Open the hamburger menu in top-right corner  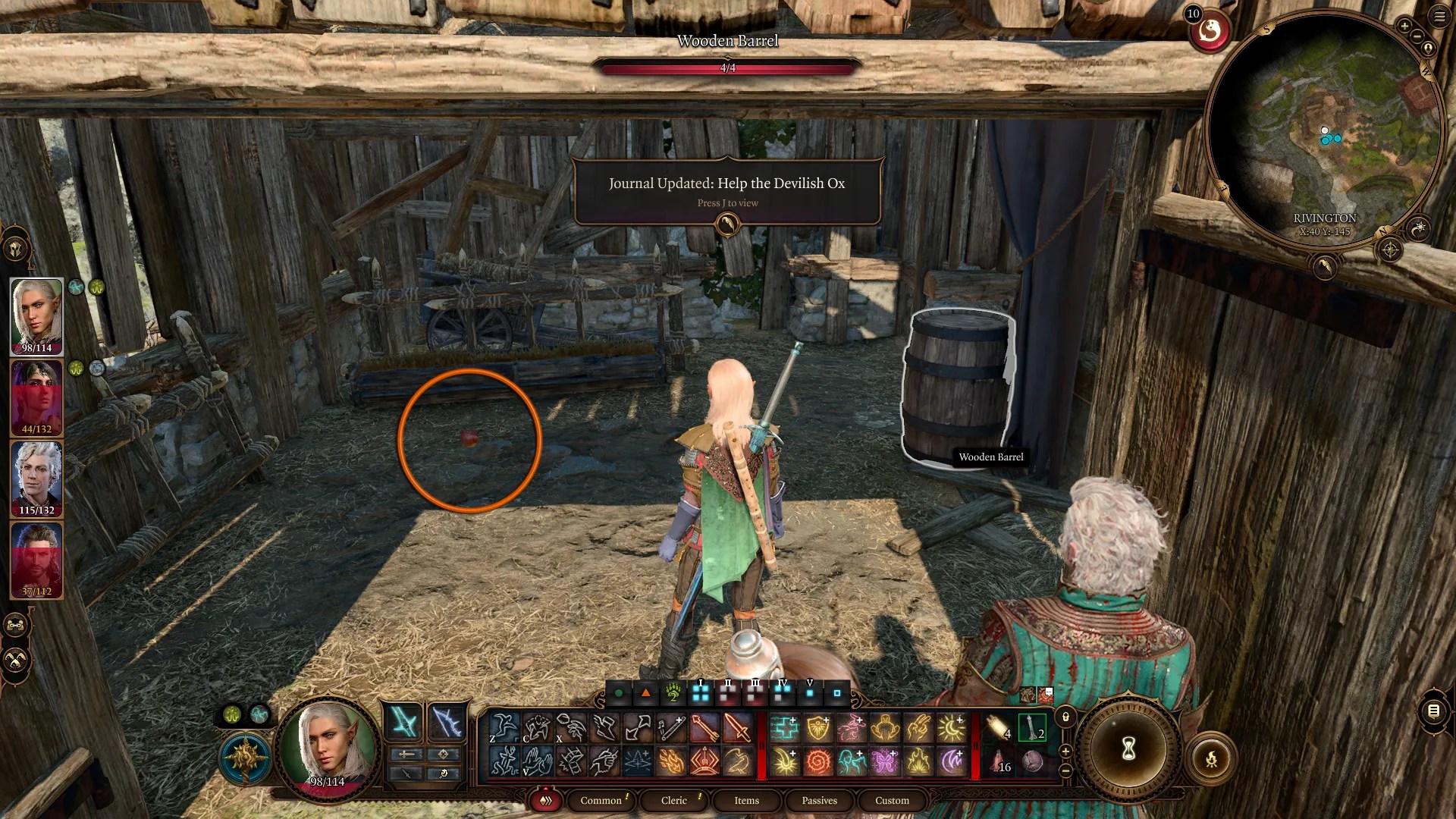click(x=1438, y=16)
